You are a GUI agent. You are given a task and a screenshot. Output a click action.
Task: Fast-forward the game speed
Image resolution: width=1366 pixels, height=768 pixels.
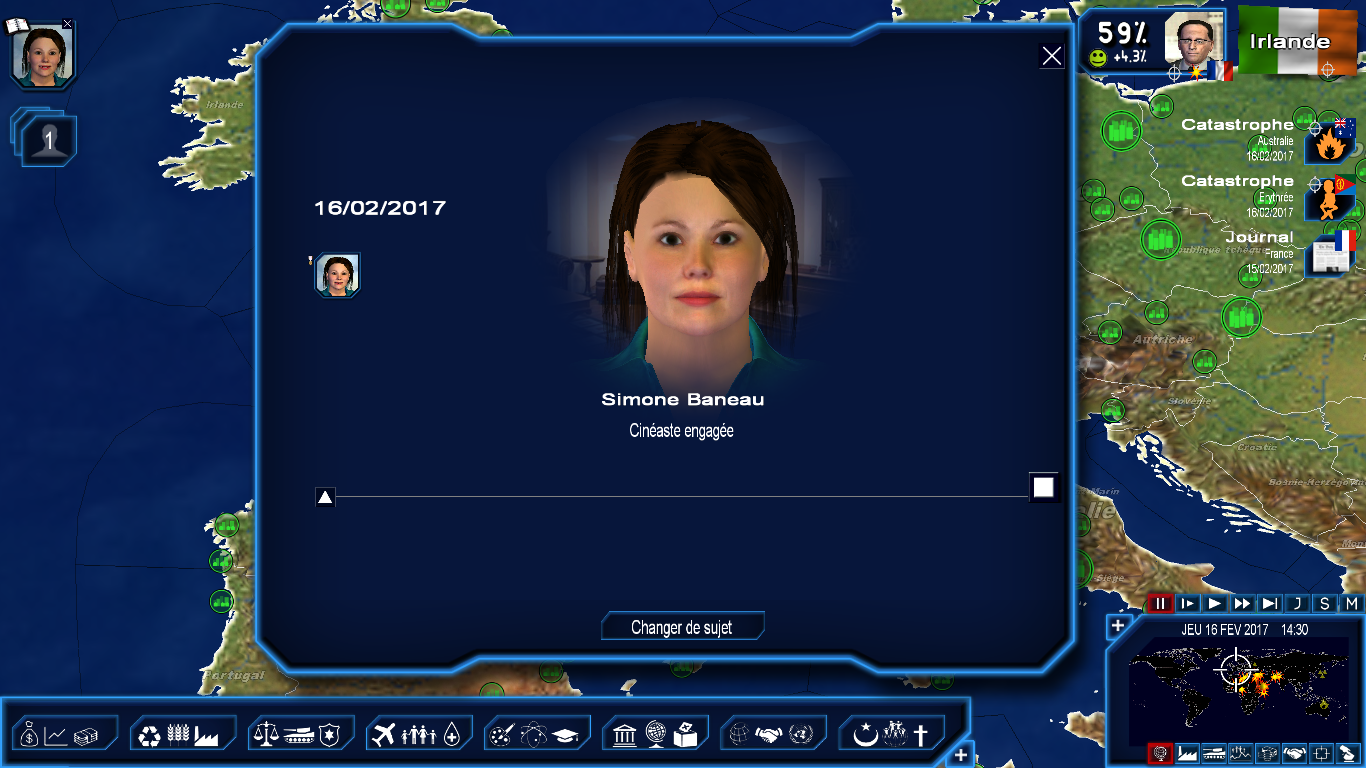pyautogui.click(x=1242, y=603)
